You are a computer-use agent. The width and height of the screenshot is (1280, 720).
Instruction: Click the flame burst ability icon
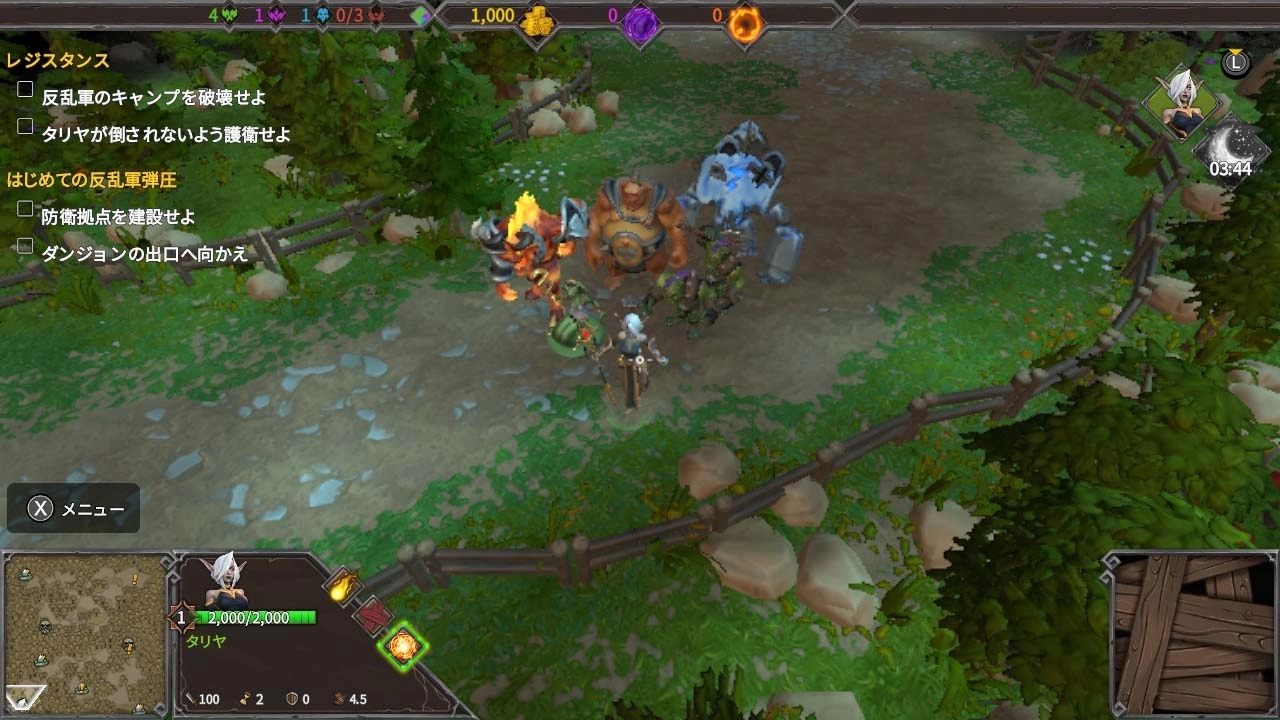click(342, 587)
